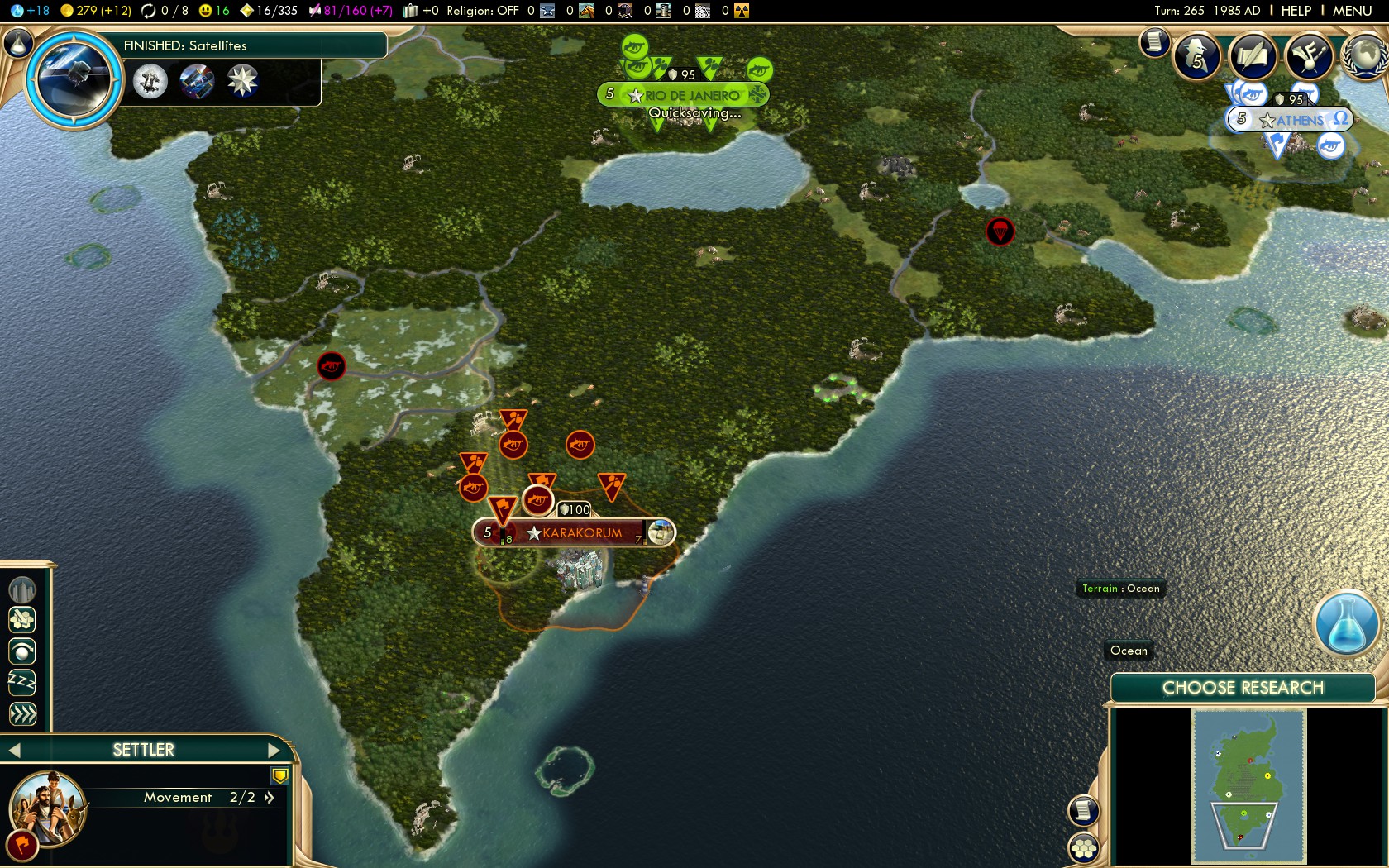The height and width of the screenshot is (868, 1389).
Task: Select previous unit with left arrow
Action: click(x=14, y=750)
